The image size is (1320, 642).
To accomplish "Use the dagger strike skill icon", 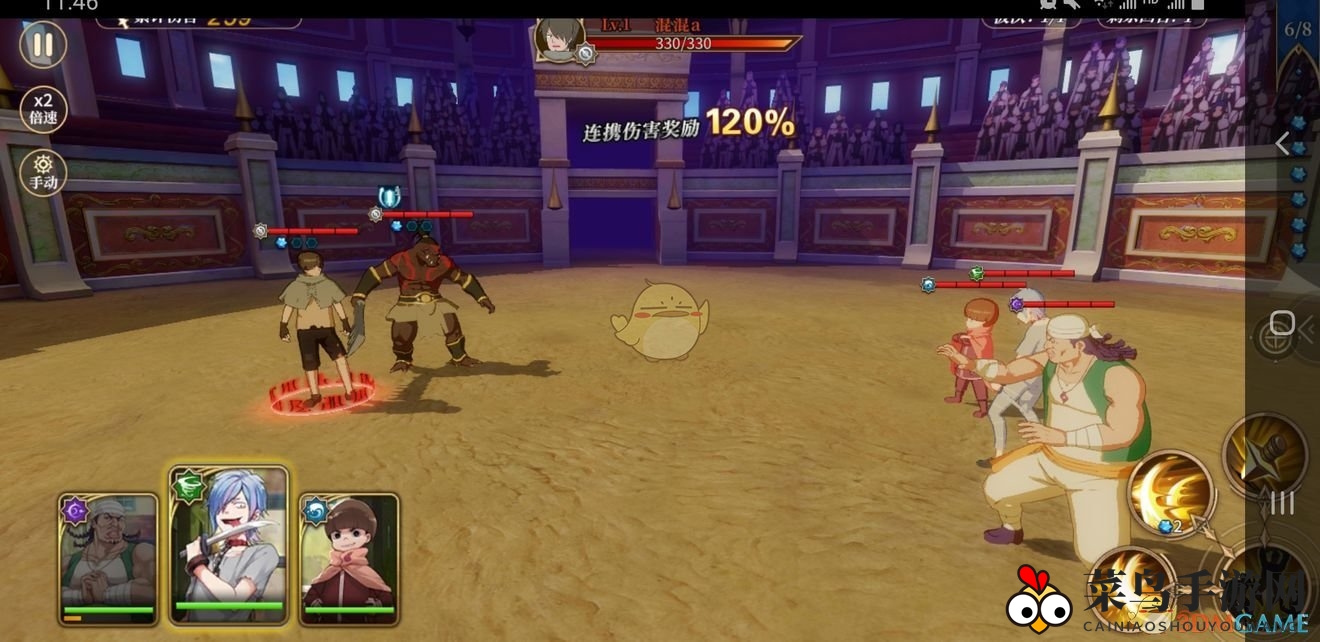I will pos(1264,455).
